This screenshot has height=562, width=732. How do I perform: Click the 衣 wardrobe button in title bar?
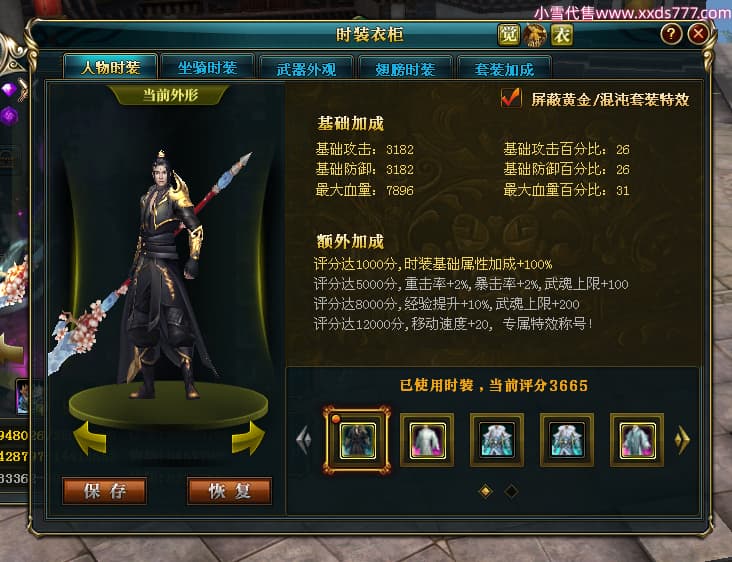pyautogui.click(x=563, y=35)
